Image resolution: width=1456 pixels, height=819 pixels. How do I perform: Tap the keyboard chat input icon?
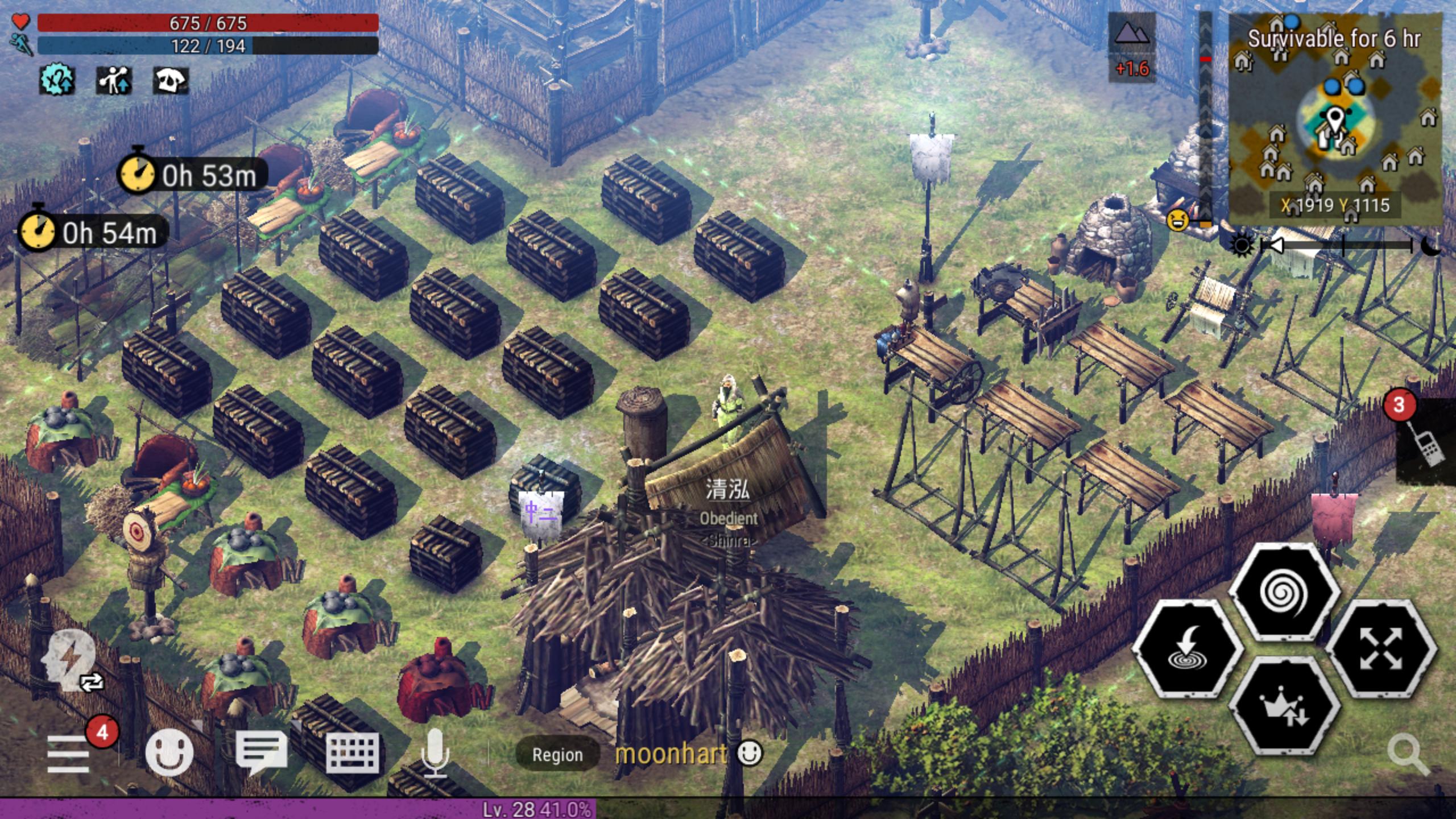pos(353,752)
